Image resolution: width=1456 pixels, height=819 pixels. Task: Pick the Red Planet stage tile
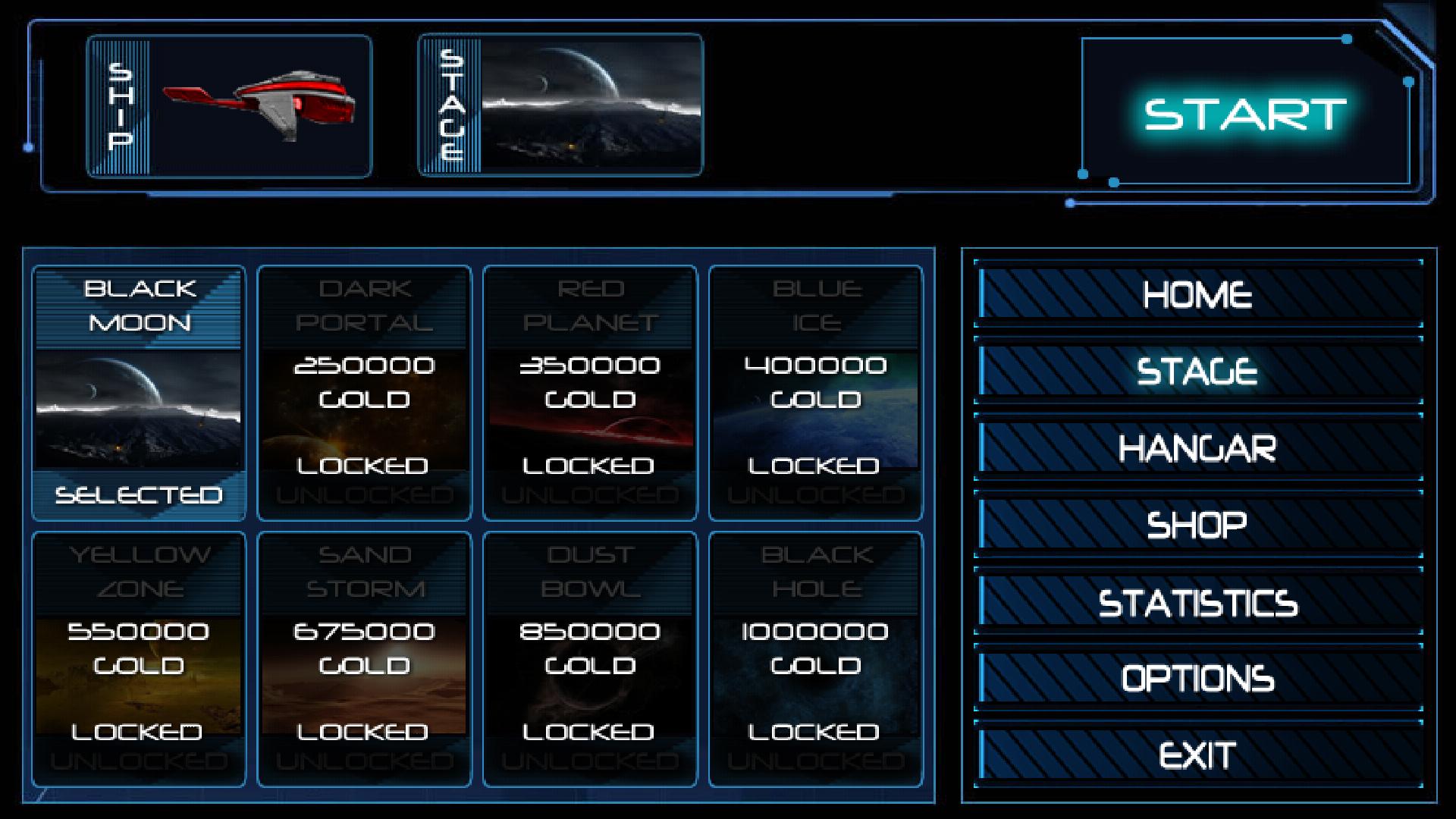point(590,393)
